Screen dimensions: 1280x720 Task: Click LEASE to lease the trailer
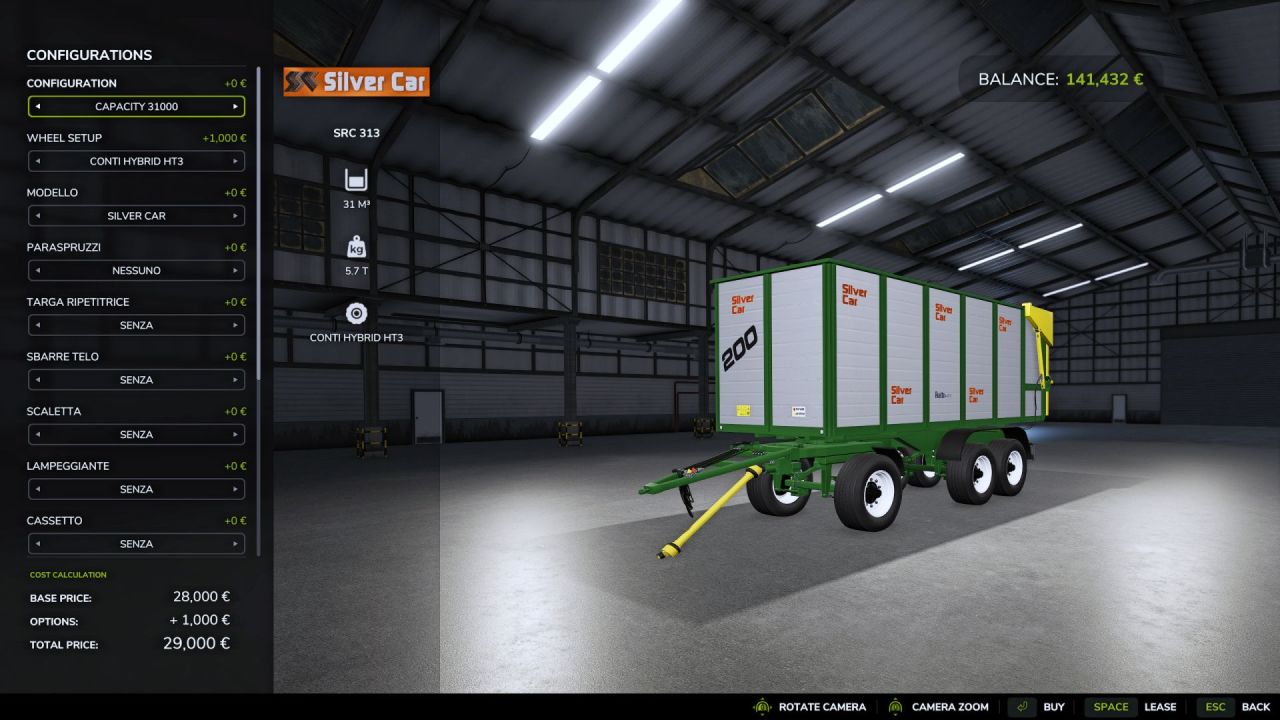pos(1161,706)
